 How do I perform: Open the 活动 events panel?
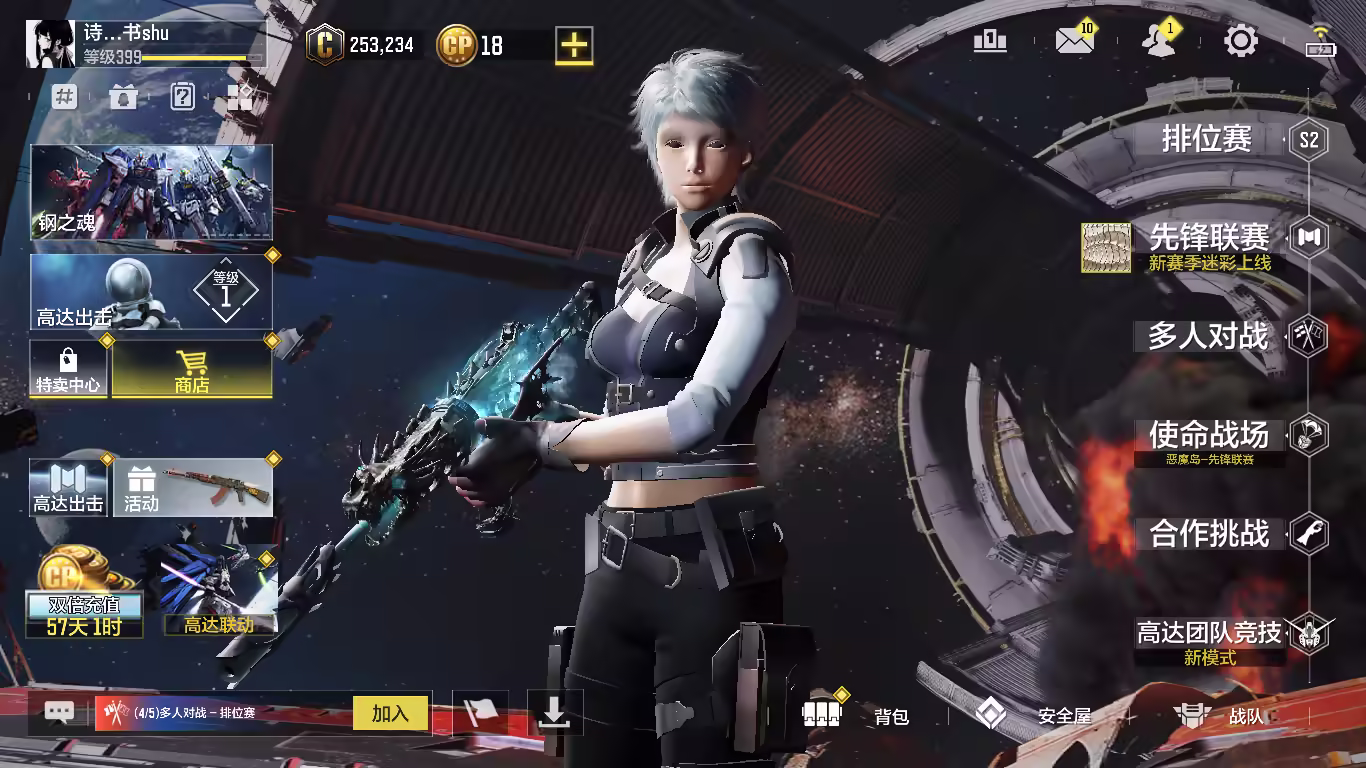click(x=193, y=488)
